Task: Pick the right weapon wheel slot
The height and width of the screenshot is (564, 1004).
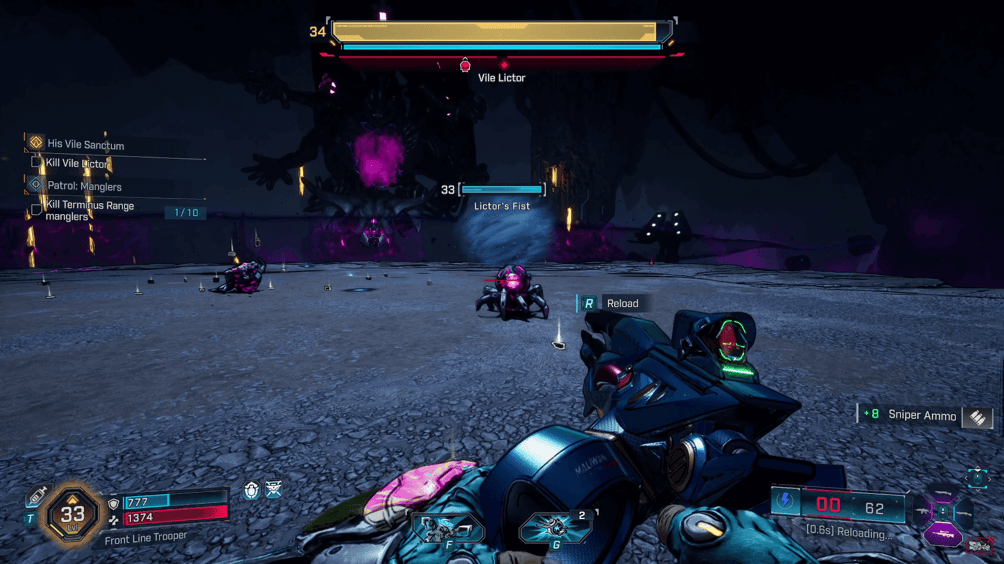Action: coord(965,515)
